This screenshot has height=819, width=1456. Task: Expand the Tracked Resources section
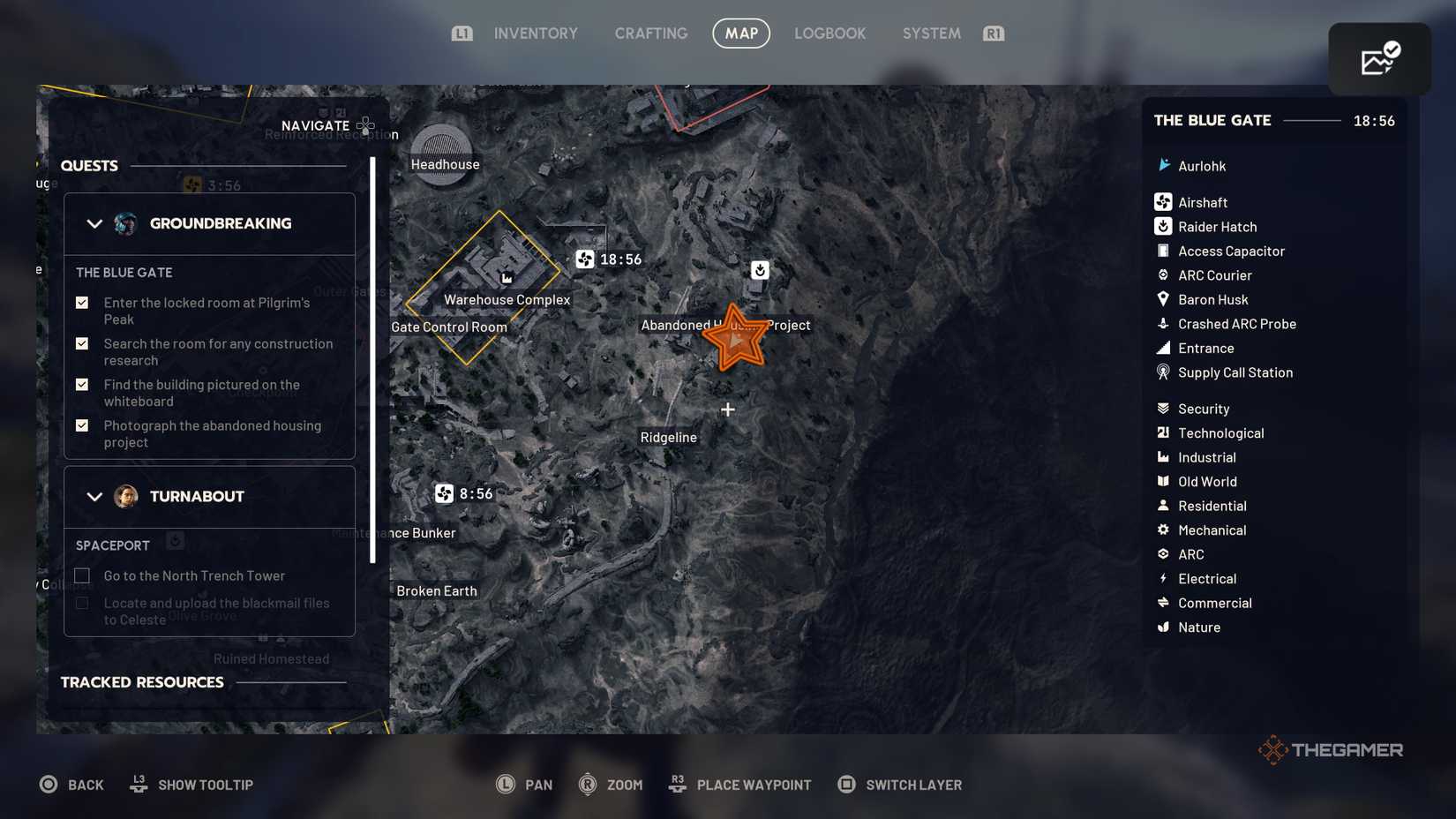pyautogui.click(x=141, y=681)
